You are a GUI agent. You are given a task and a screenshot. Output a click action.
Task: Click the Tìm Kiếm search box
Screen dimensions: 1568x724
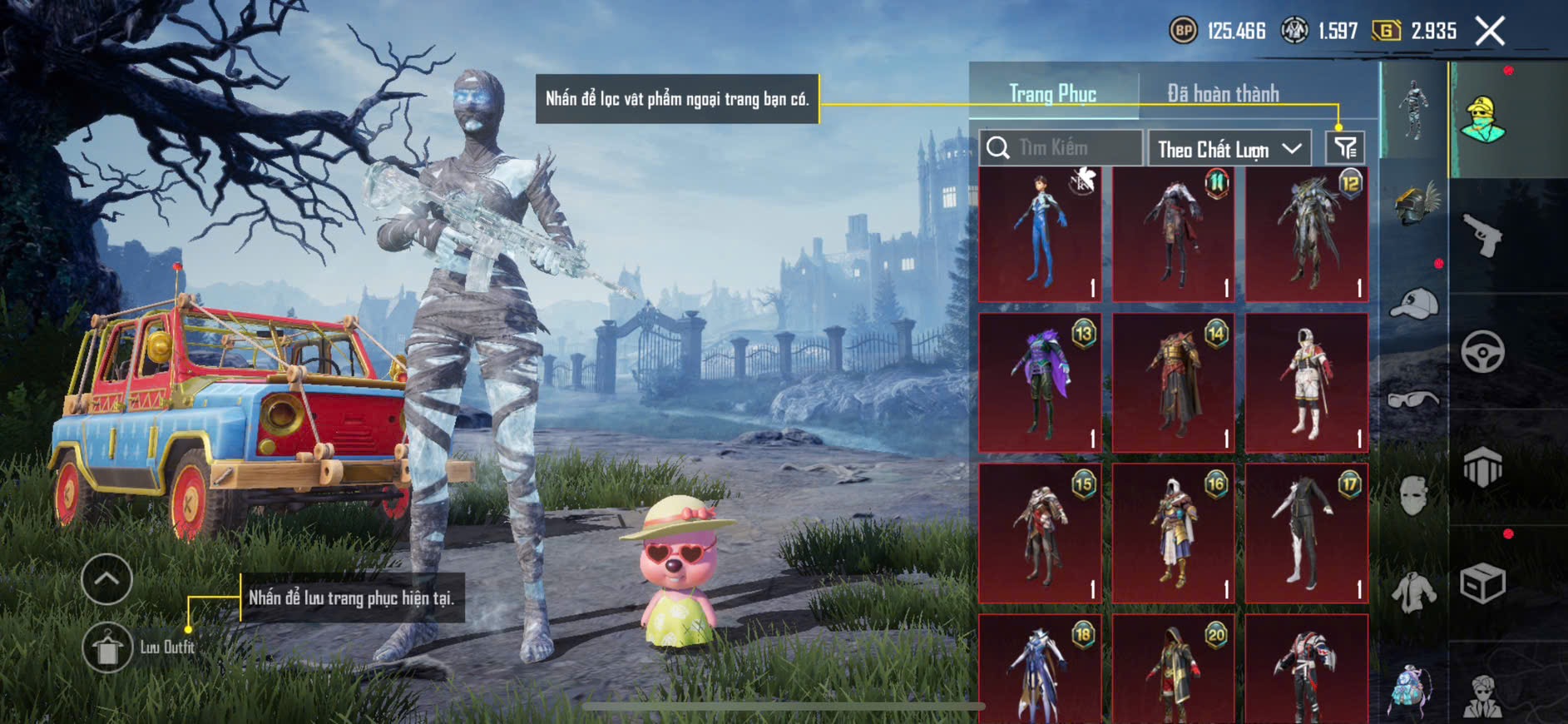[1061, 148]
